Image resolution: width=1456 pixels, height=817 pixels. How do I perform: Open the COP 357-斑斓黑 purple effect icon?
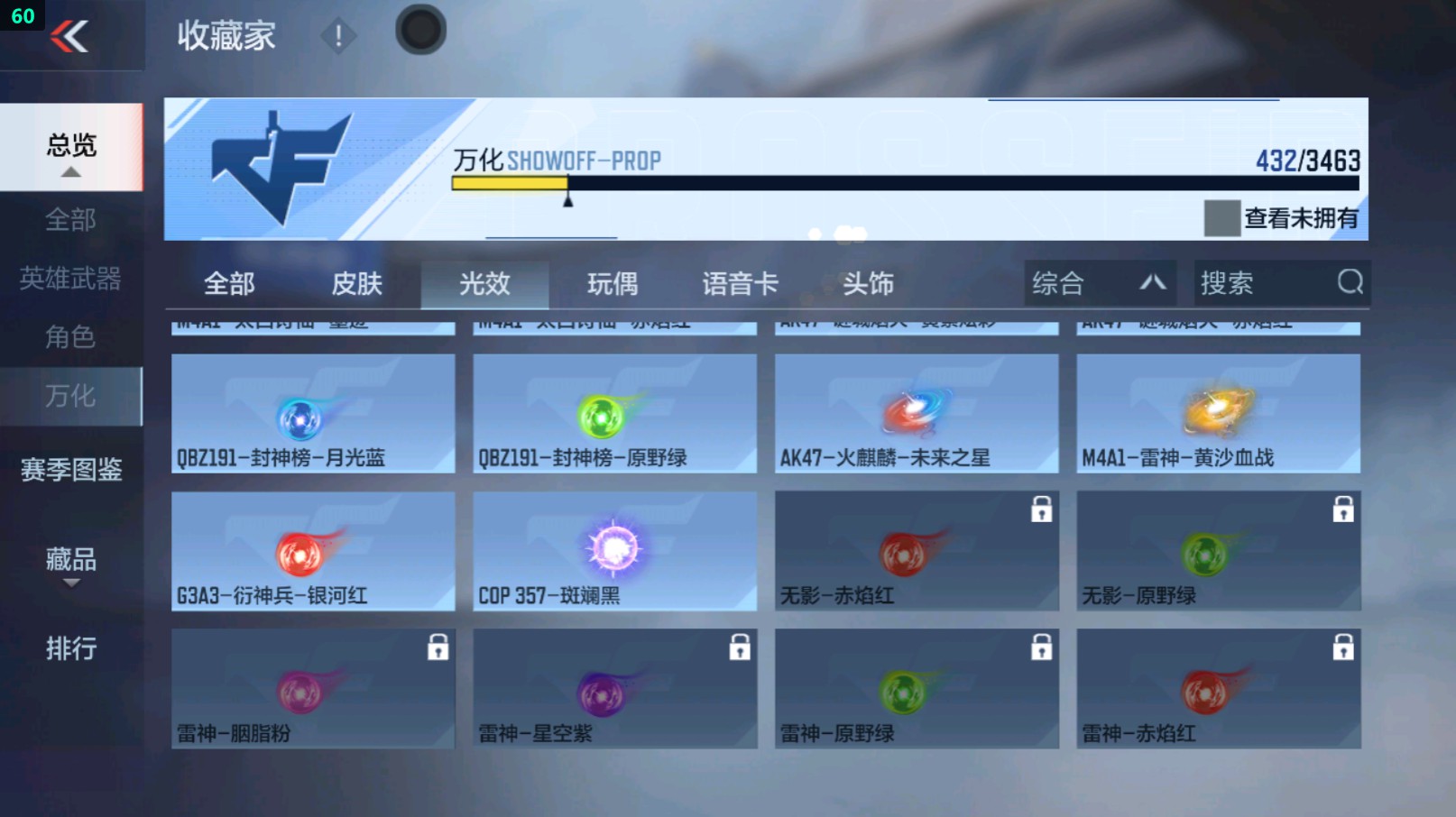pyautogui.click(x=613, y=550)
